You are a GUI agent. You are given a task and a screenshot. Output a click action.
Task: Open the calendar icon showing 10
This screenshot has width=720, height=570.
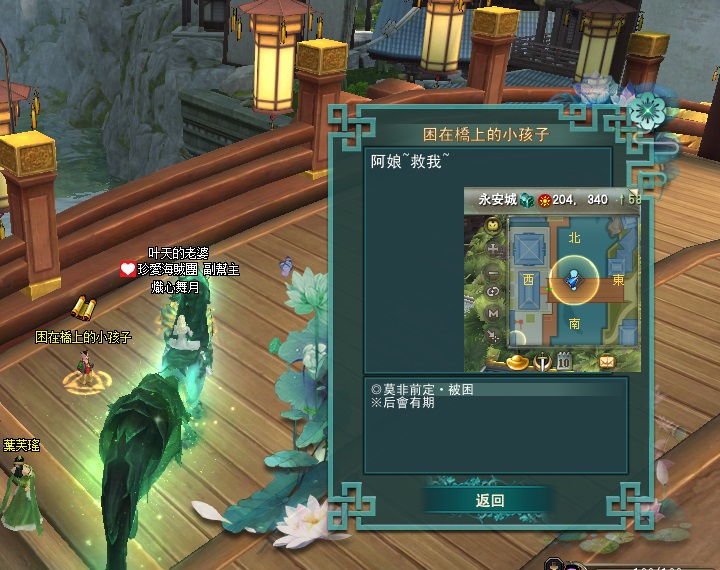pyautogui.click(x=564, y=360)
